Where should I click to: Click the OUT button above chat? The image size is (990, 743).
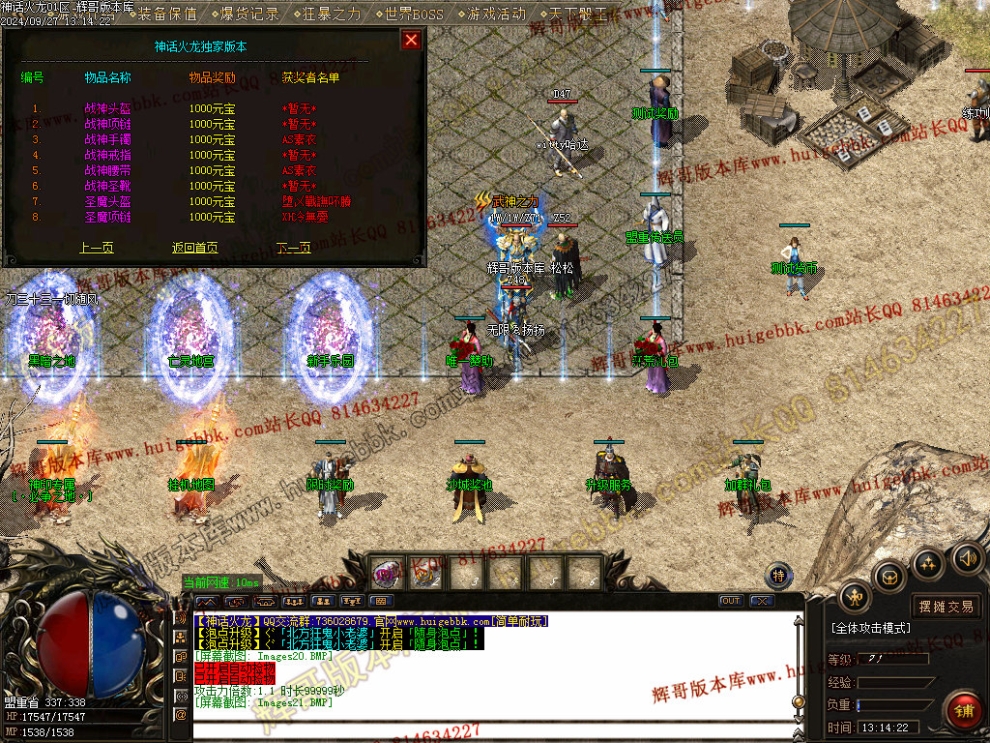pos(730,601)
